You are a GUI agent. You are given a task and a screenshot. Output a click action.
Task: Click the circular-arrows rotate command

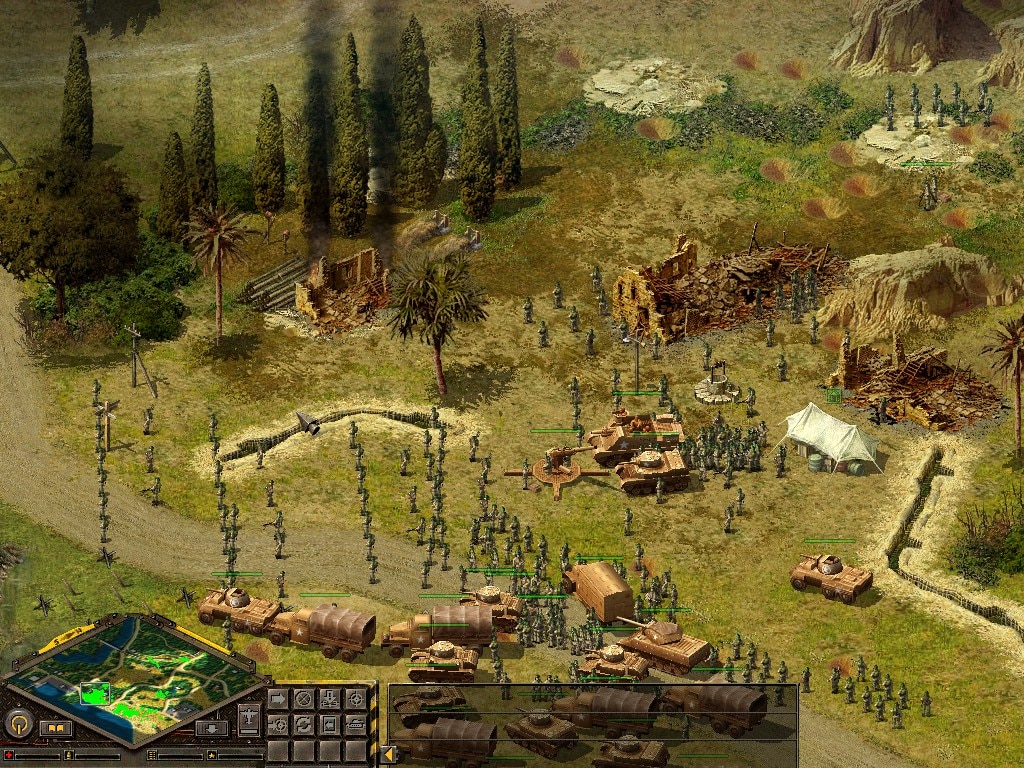[x=303, y=724]
